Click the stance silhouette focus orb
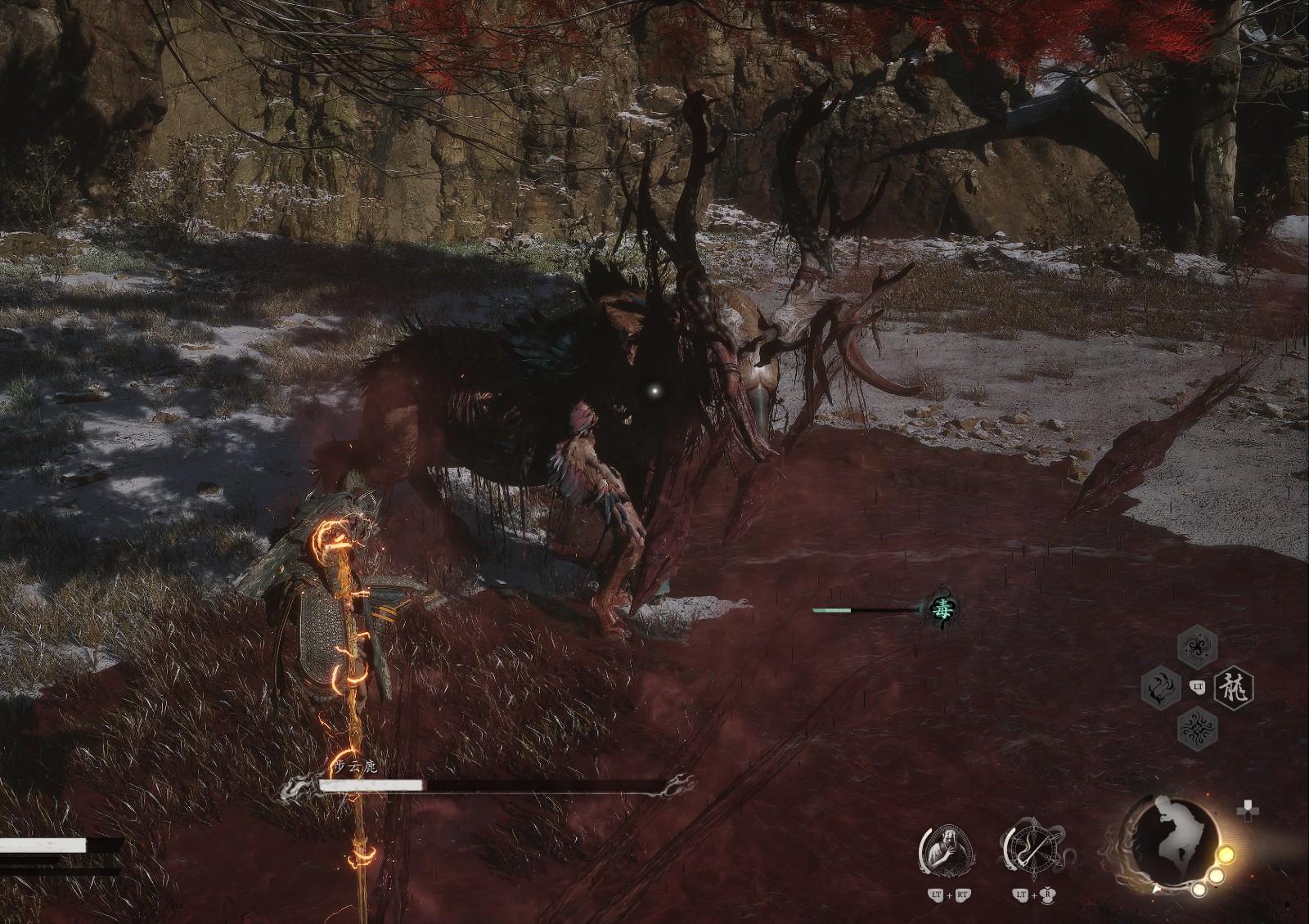Image resolution: width=1309 pixels, height=924 pixels. (x=1172, y=845)
